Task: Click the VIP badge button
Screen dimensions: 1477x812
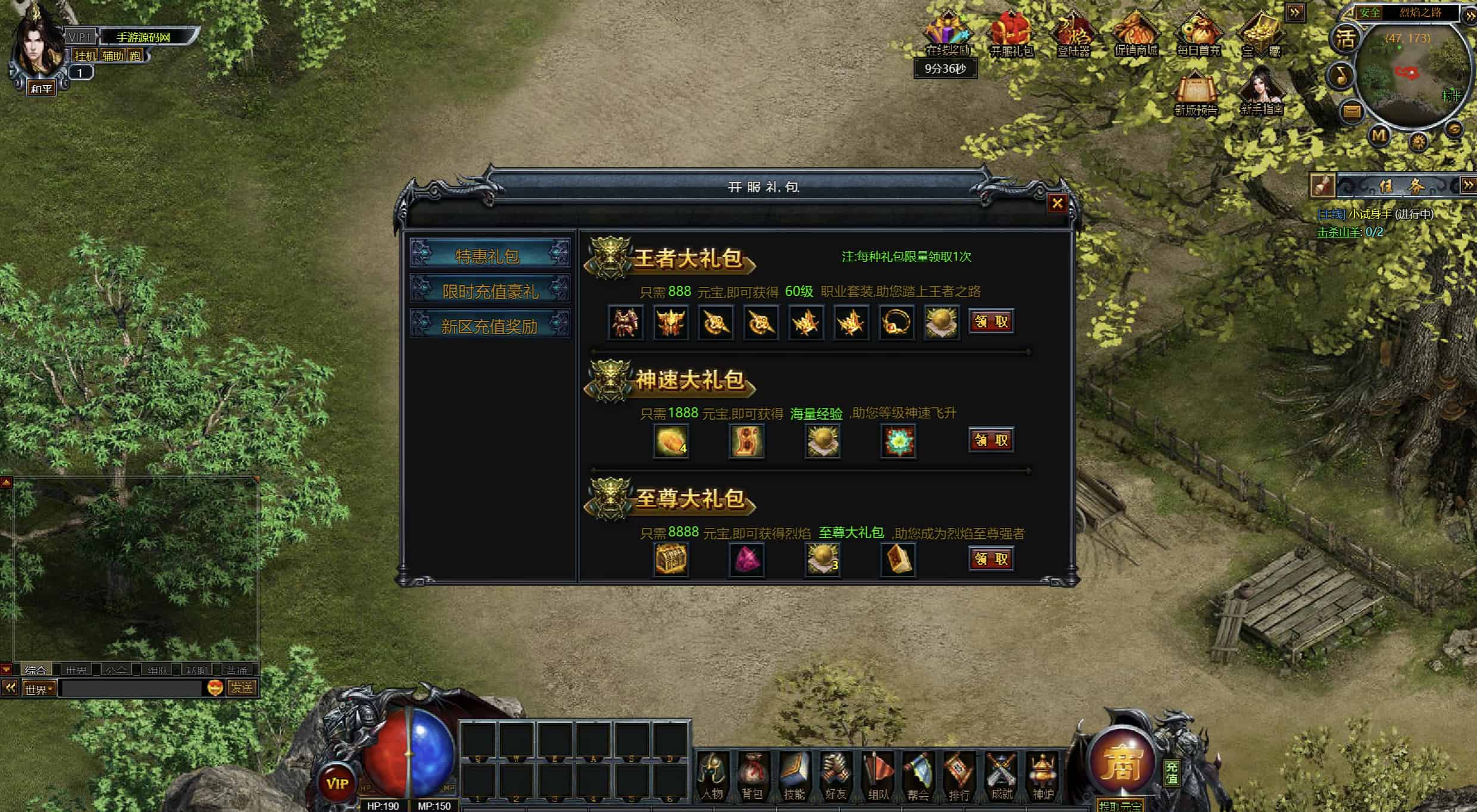Action: tap(337, 783)
